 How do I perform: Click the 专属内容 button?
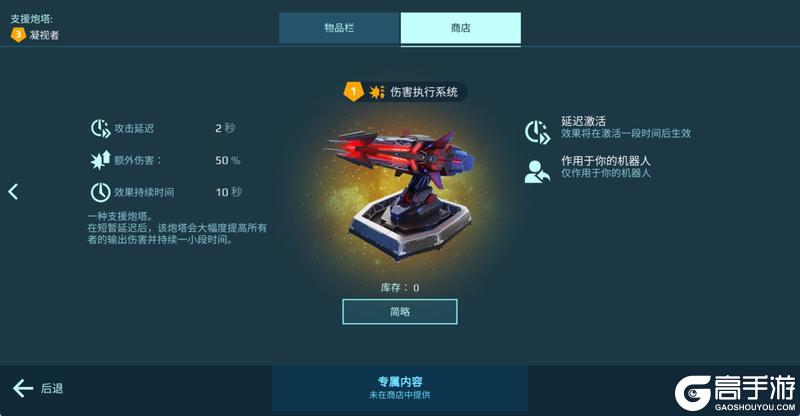click(400, 388)
